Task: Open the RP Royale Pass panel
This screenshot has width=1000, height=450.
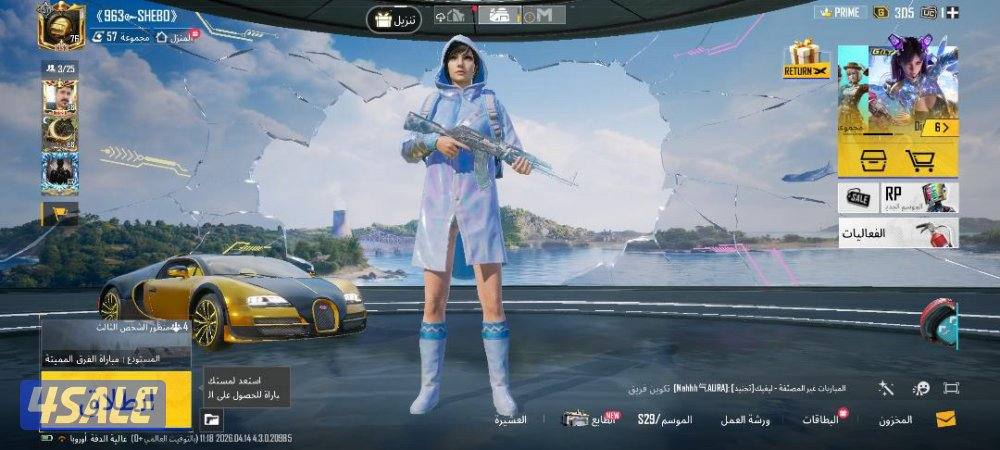Action: tap(919, 197)
